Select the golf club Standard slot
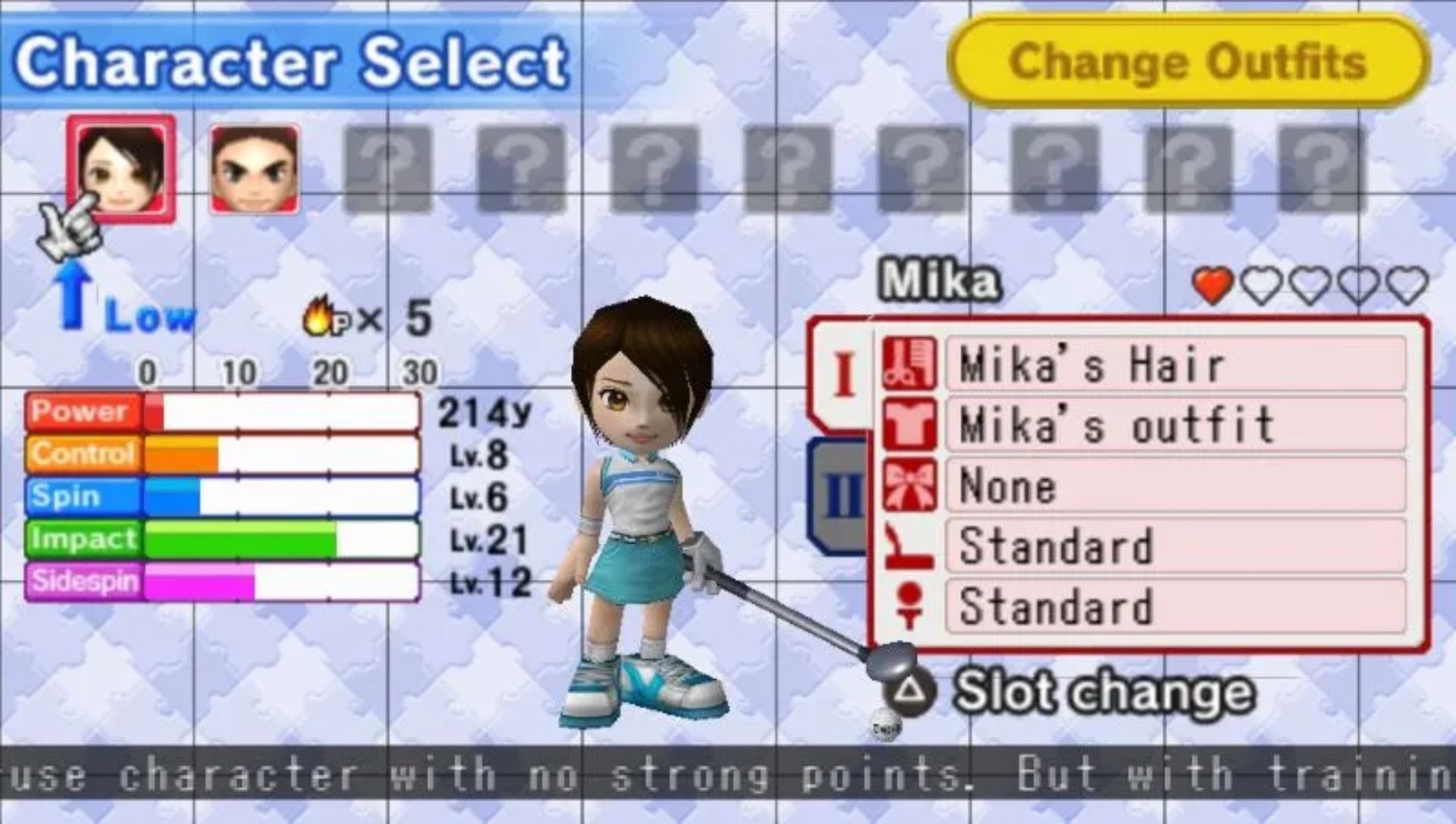This screenshot has width=1456, height=824. 1175,546
